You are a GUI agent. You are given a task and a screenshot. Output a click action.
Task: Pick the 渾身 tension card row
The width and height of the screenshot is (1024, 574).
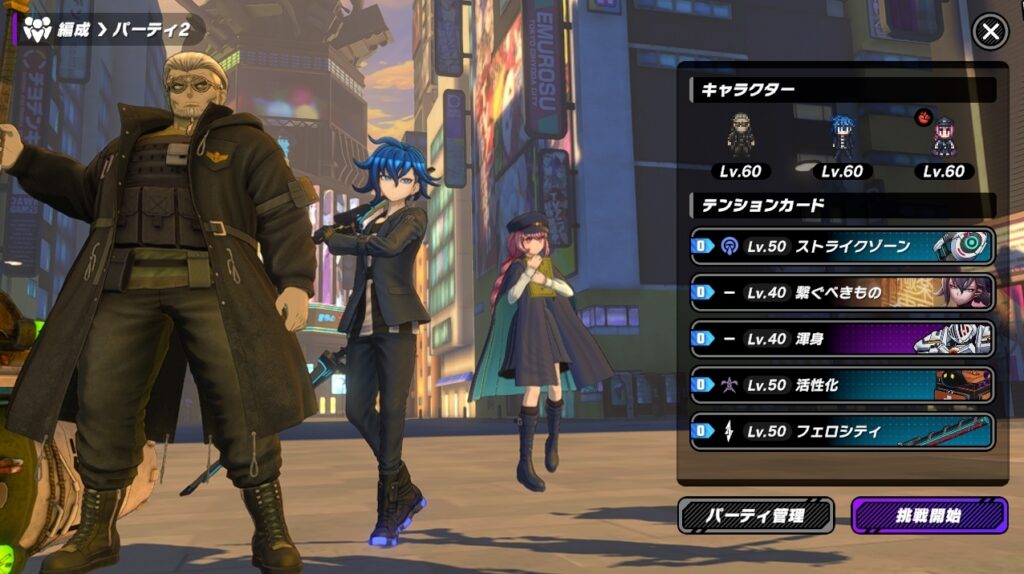pyautogui.click(x=842, y=339)
